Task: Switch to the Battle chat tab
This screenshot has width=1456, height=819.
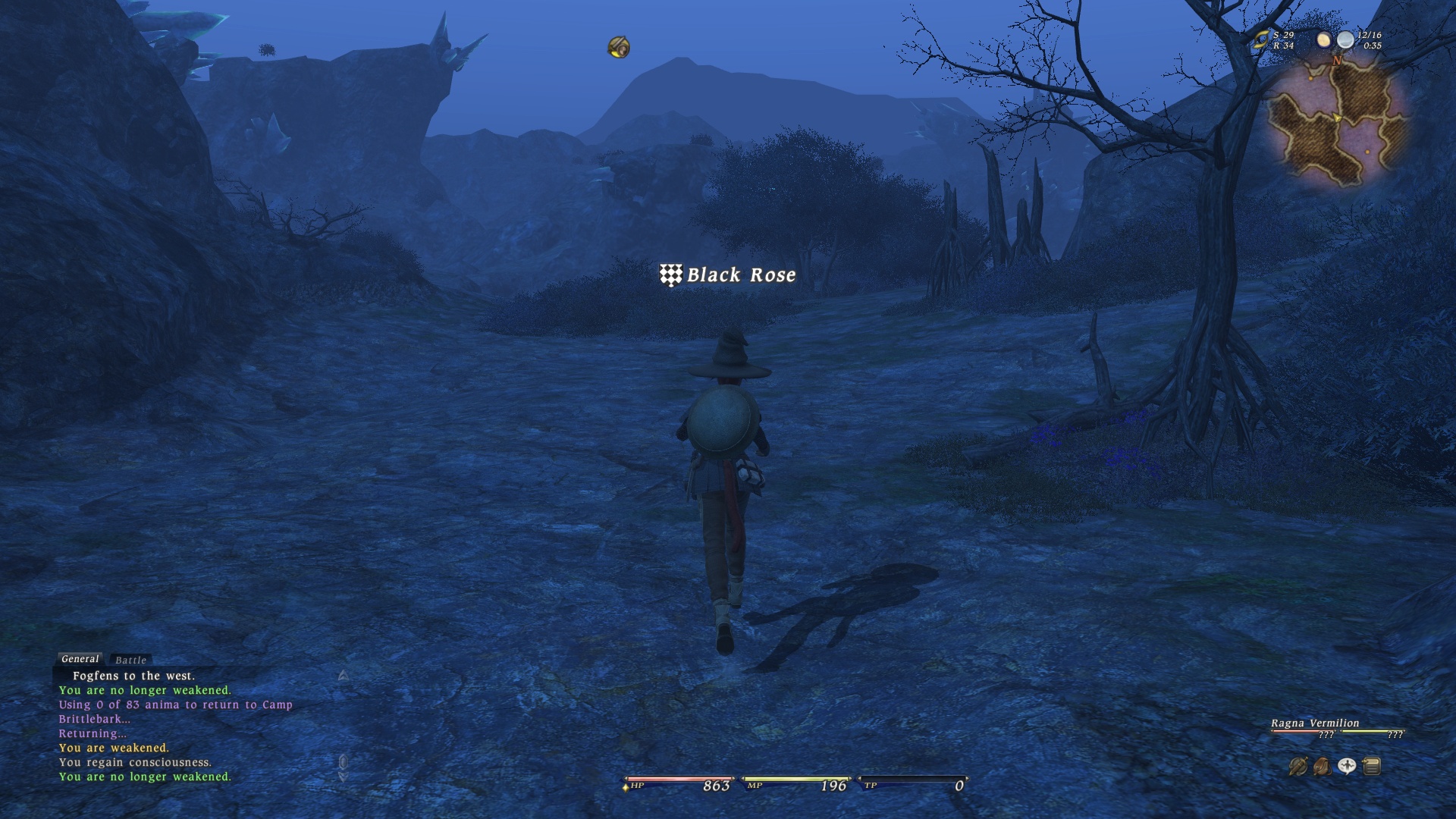Action: [x=130, y=661]
